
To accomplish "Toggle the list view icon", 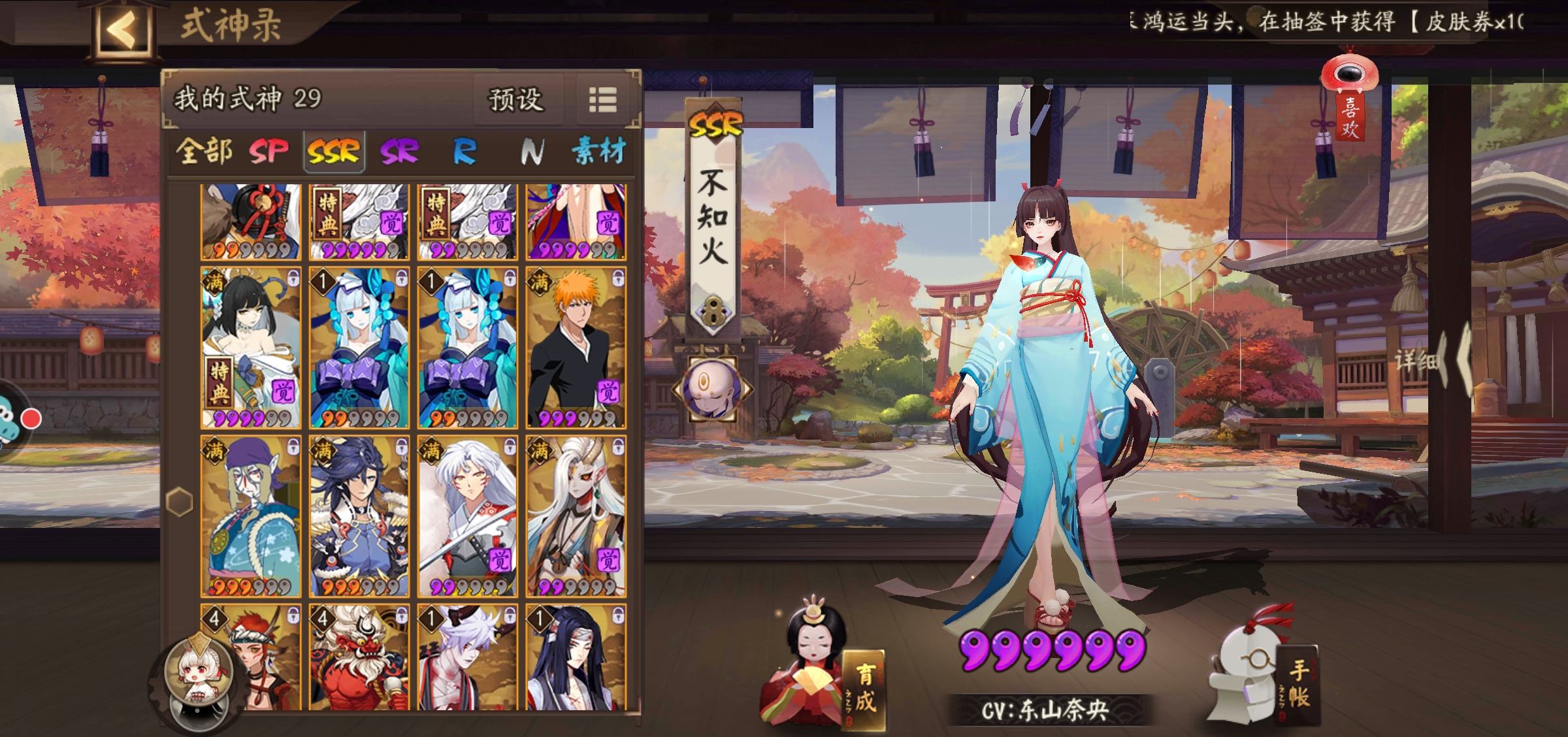I will click(602, 100).
